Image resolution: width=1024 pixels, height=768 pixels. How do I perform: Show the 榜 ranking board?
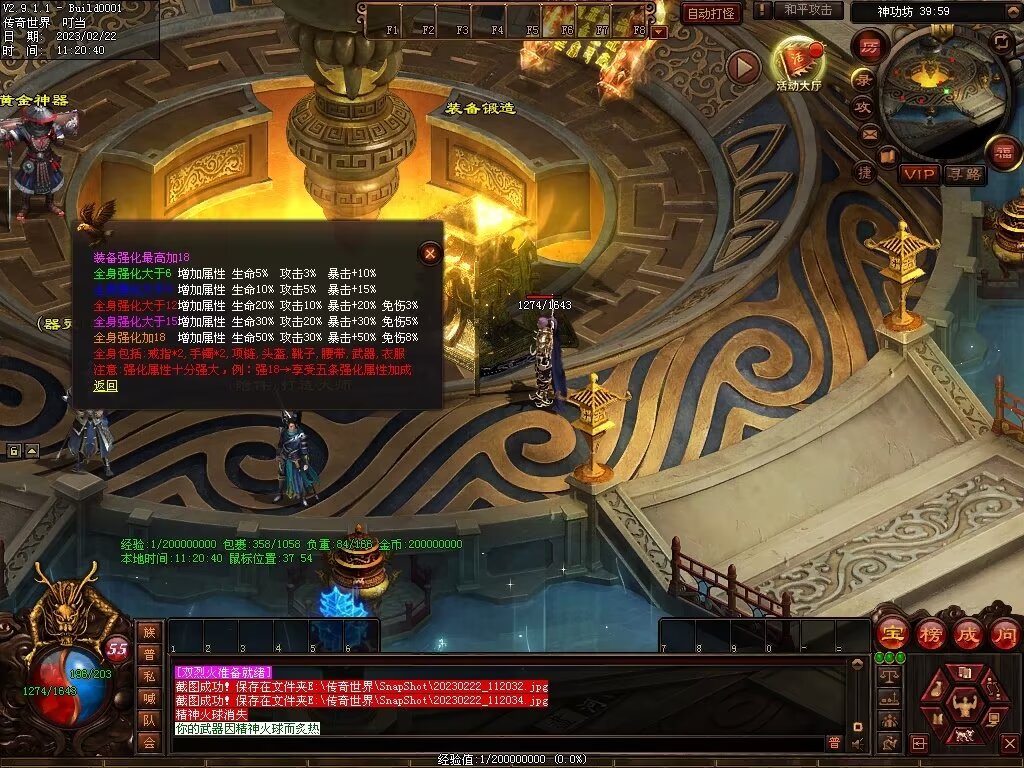click(x=929, y=633)
